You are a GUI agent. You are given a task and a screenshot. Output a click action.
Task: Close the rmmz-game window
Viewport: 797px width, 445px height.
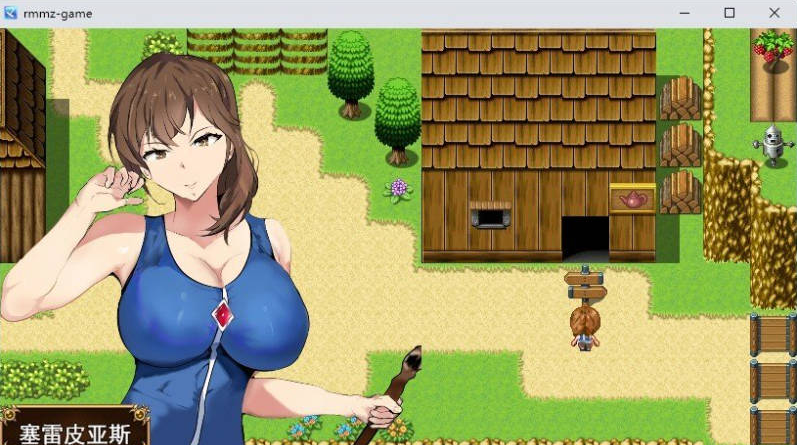point(774,13)
